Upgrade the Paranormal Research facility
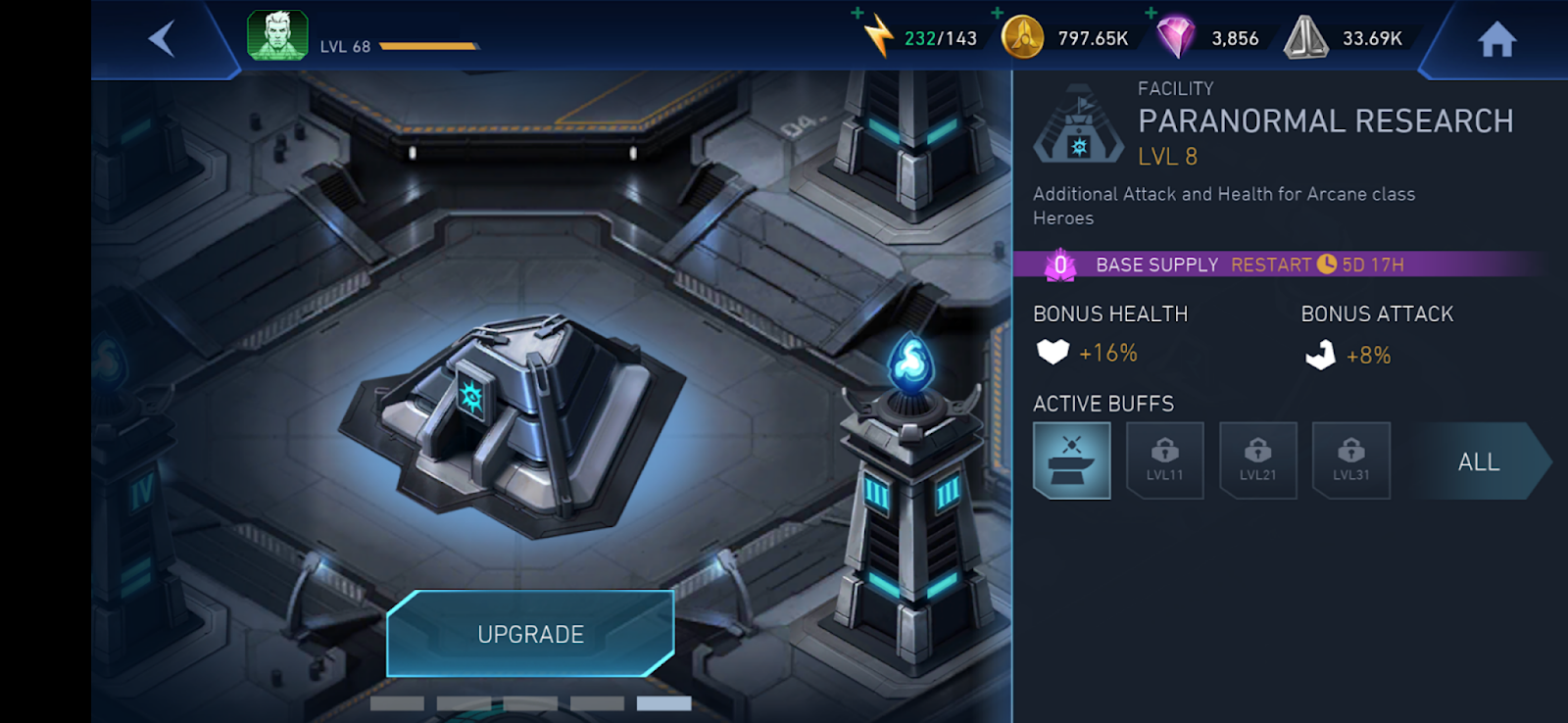Image resolution: width=1568 pixels, height=723 pixels. pos(530,634)
